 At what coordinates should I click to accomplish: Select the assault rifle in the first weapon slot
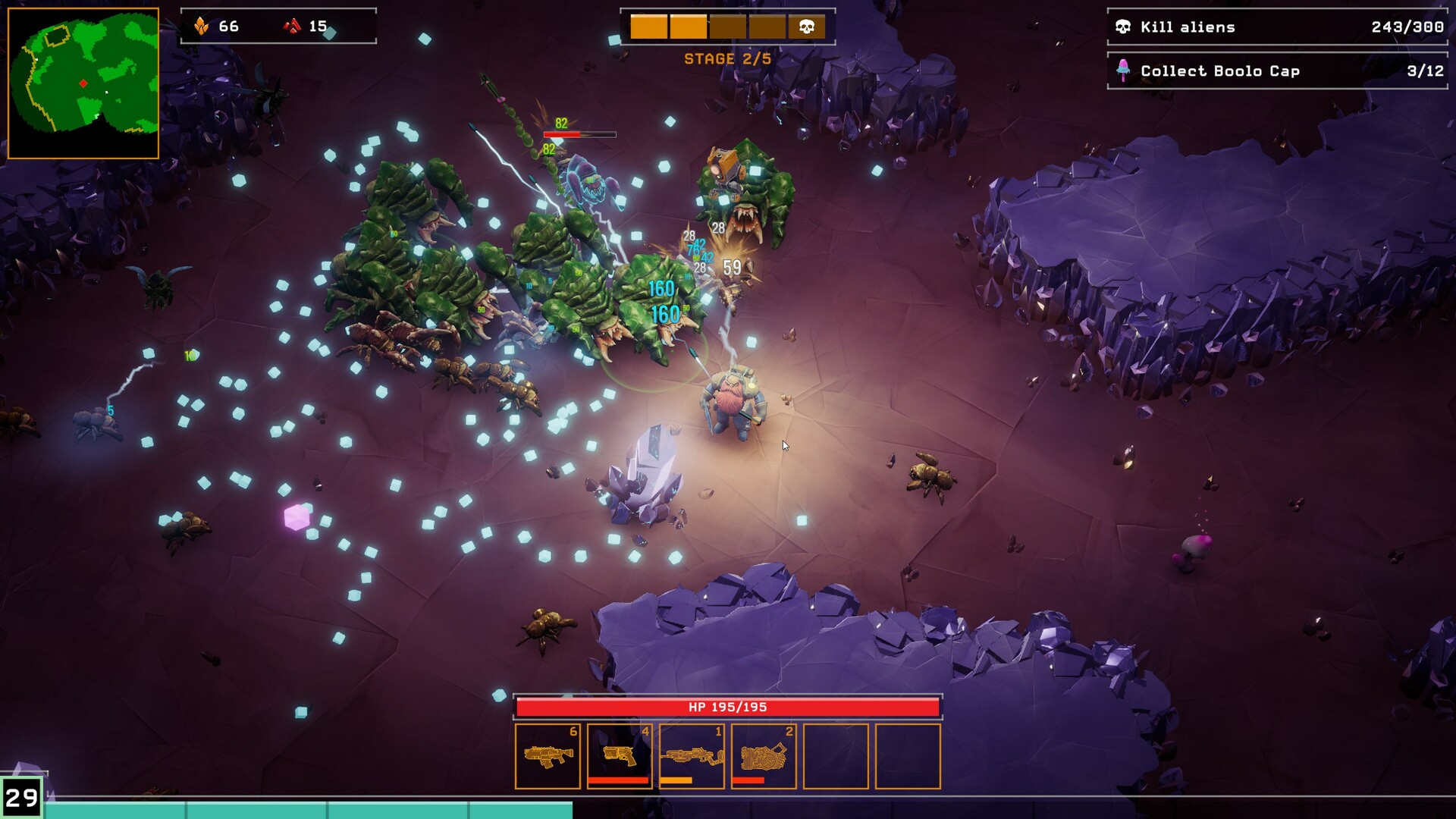point(549,756)
